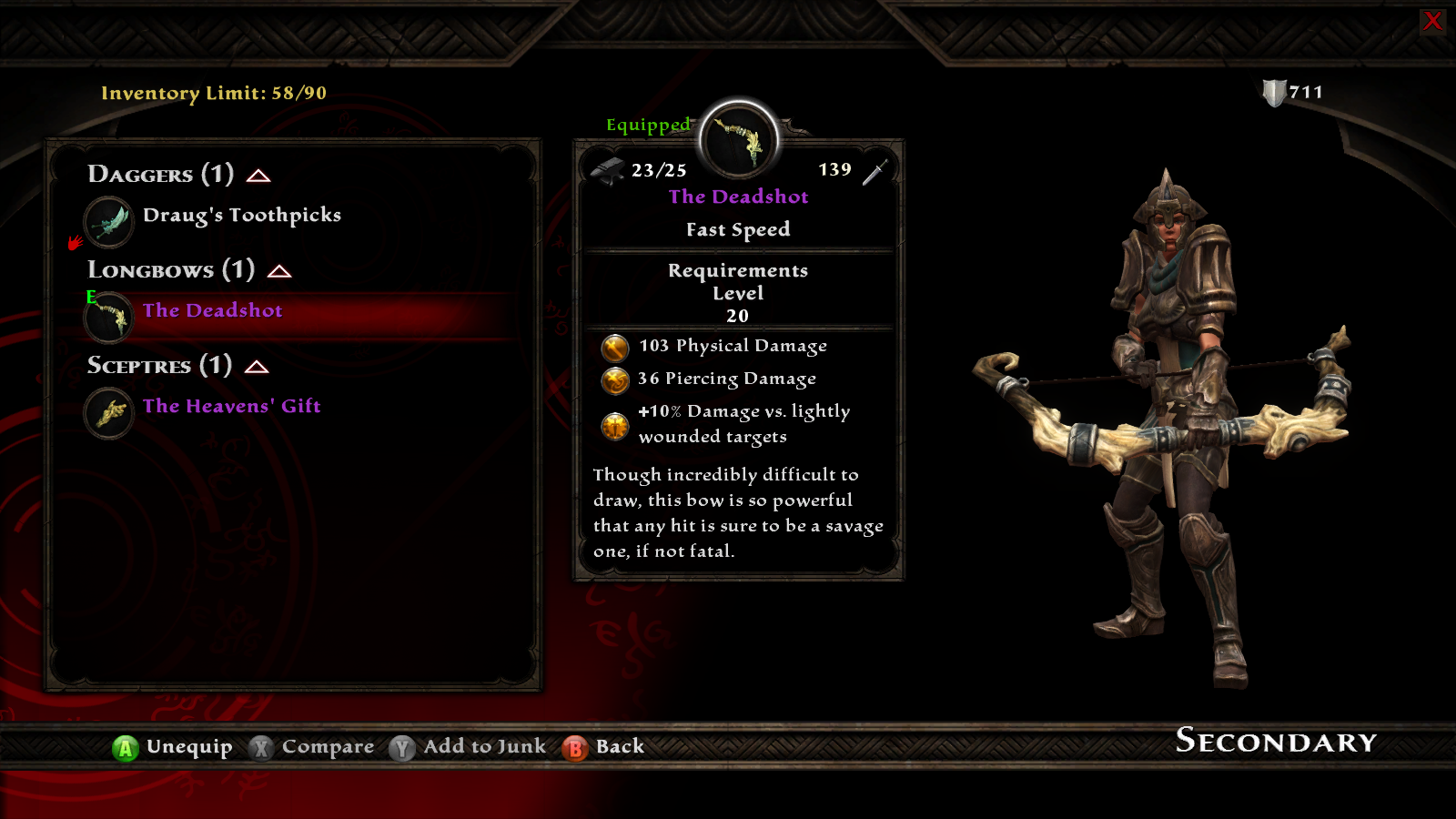Collapse the Longbows category

279,271
